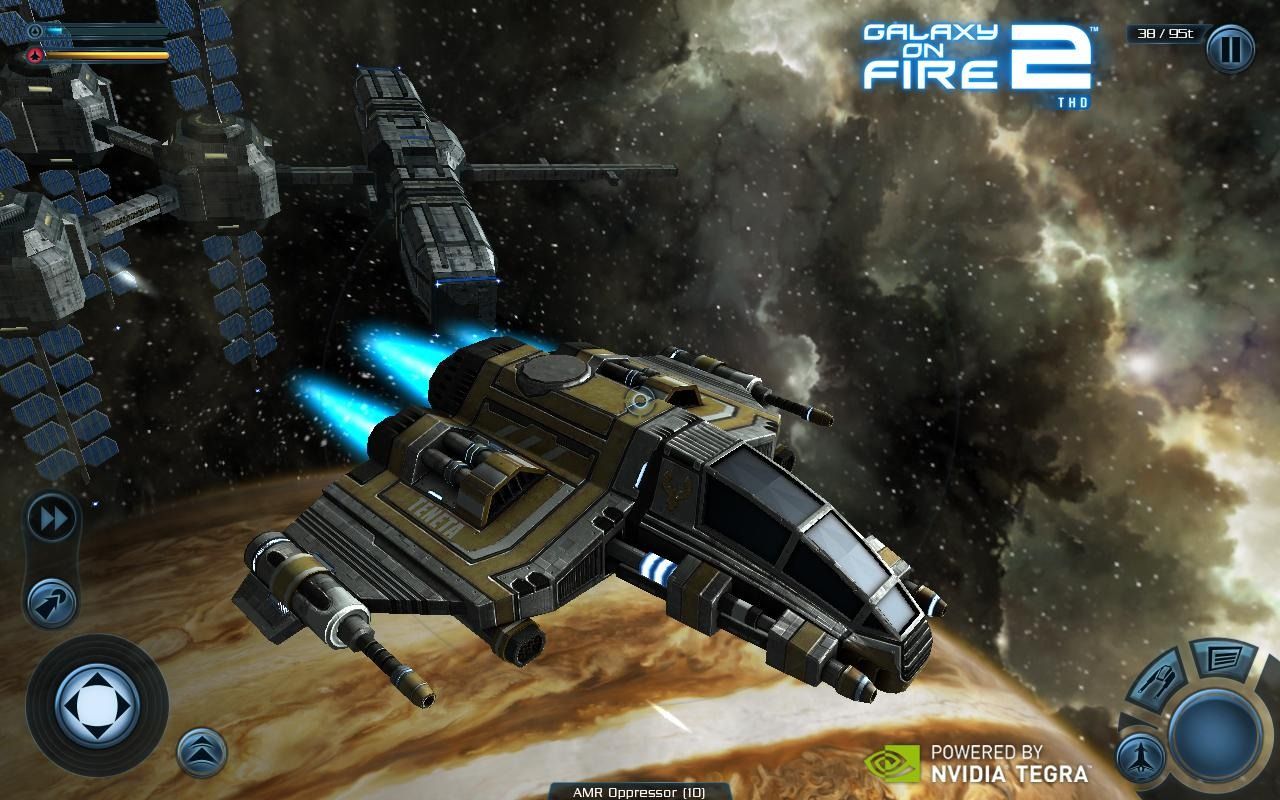This screenshot has width=1280, height=800.
Task: Click the red fighter icon beside the hull bar
Action: (x=35, y=56)
